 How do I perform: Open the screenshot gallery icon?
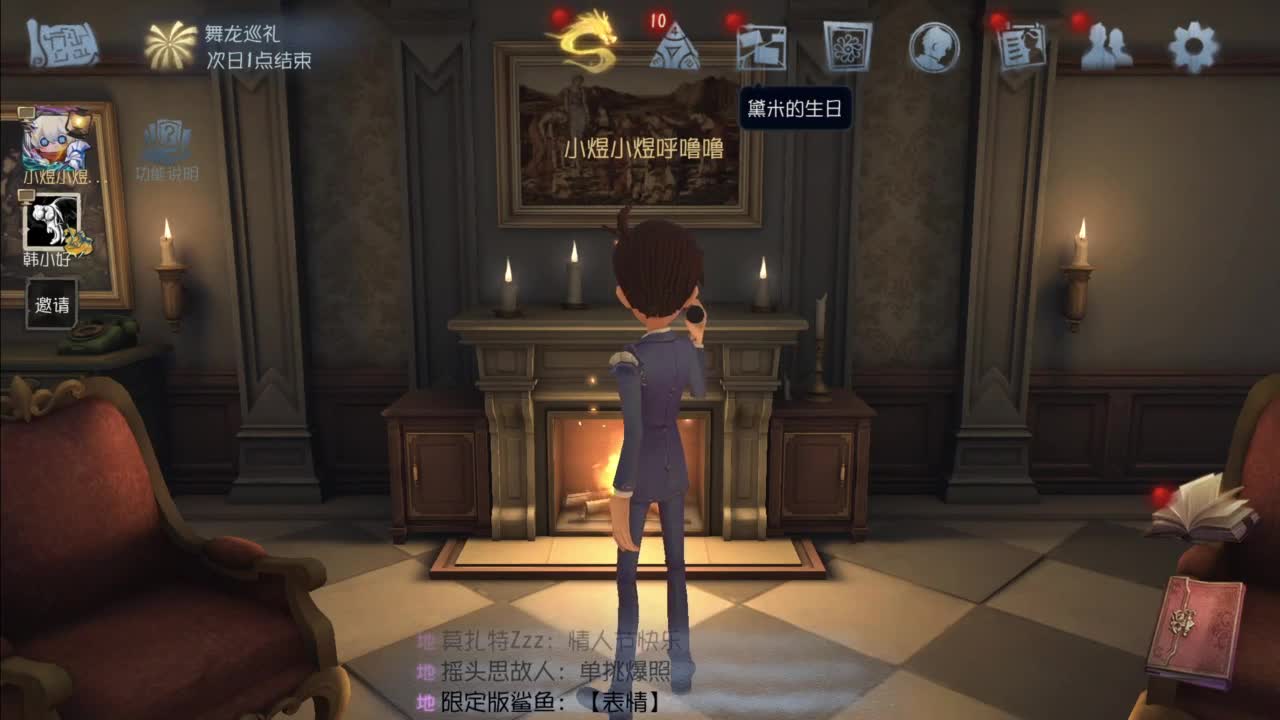point(762,45)
